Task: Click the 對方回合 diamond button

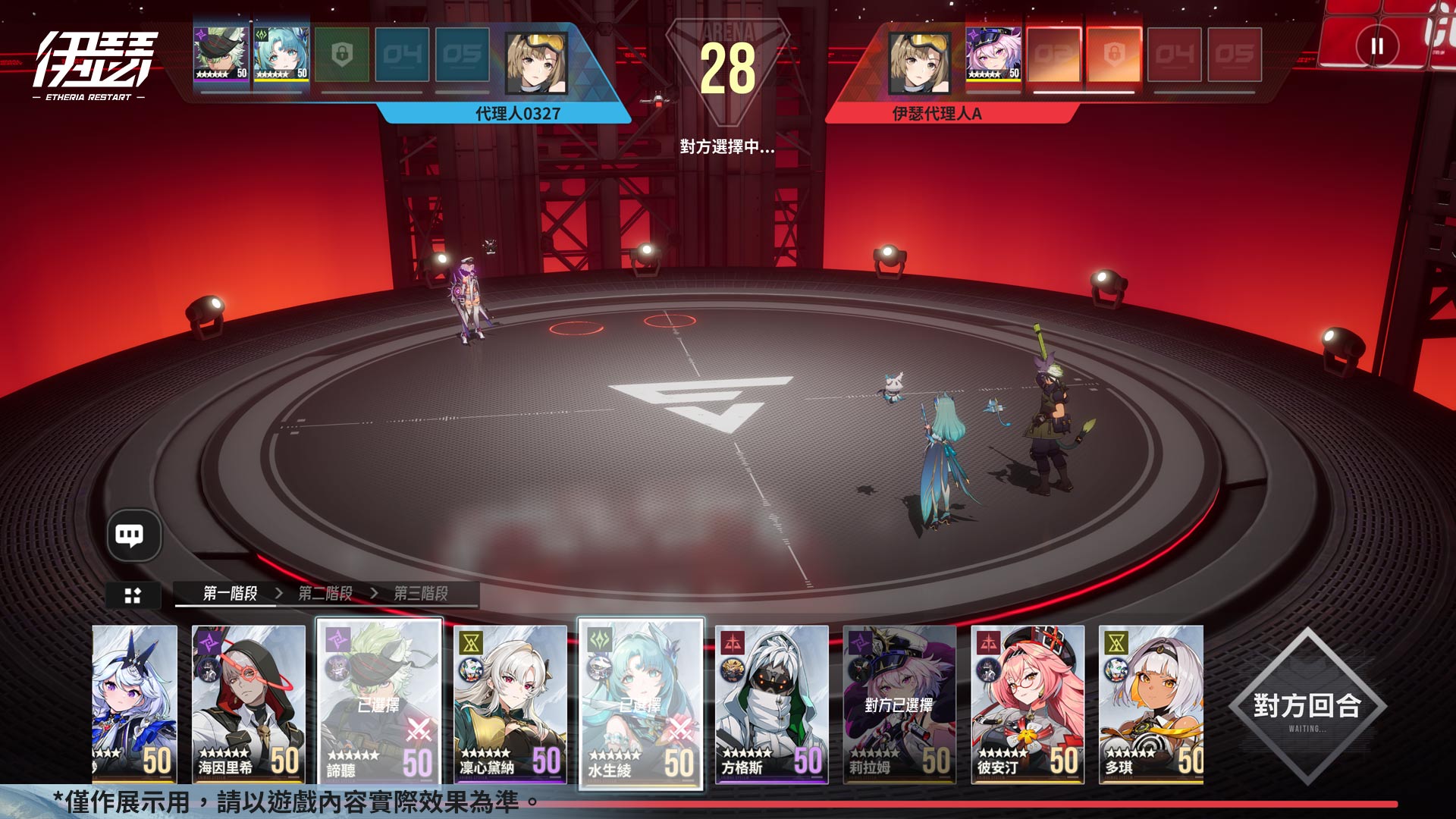Action: [x=1307, y=707]
